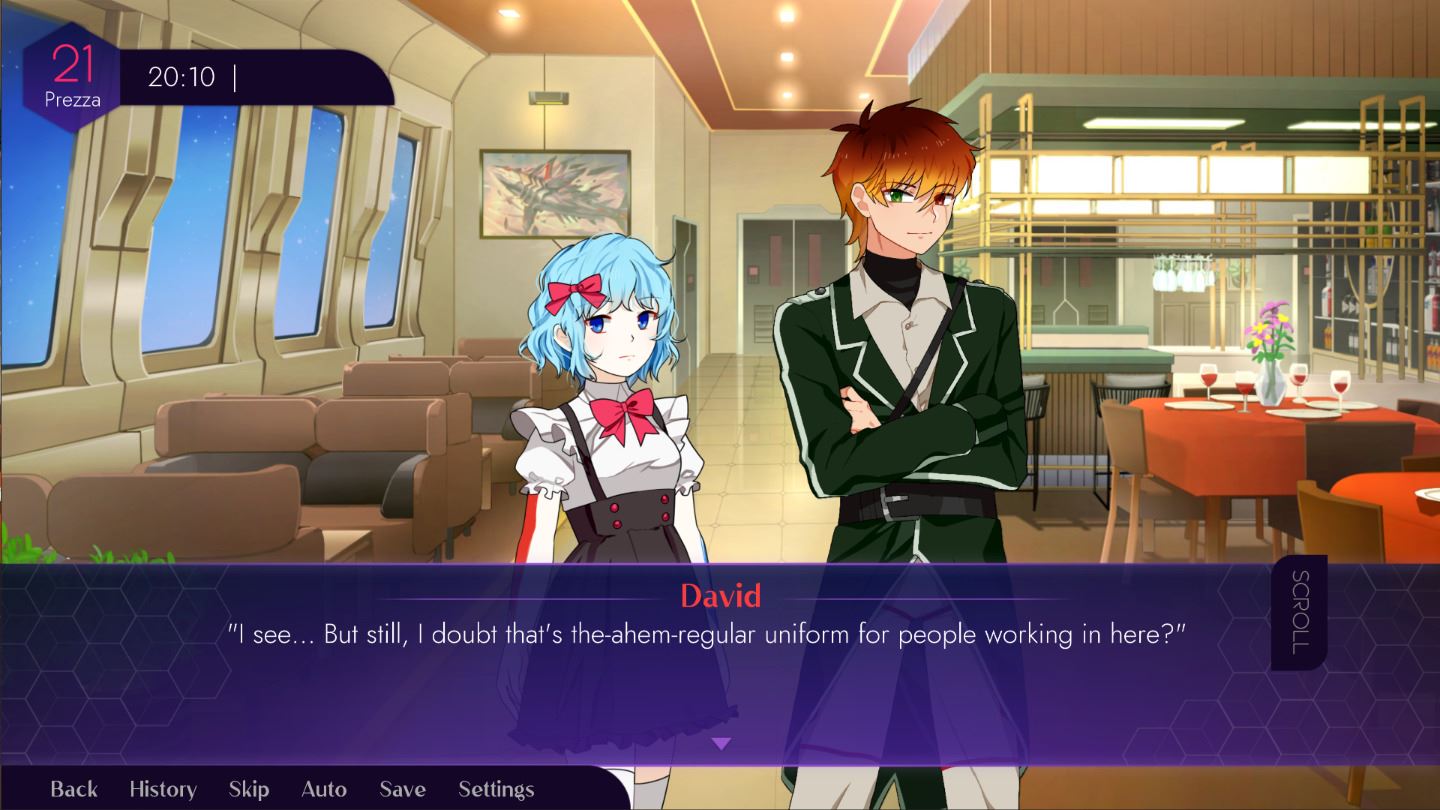Open the dialogue History log
Screen dimensions: 1440x810
click(163, 789)
